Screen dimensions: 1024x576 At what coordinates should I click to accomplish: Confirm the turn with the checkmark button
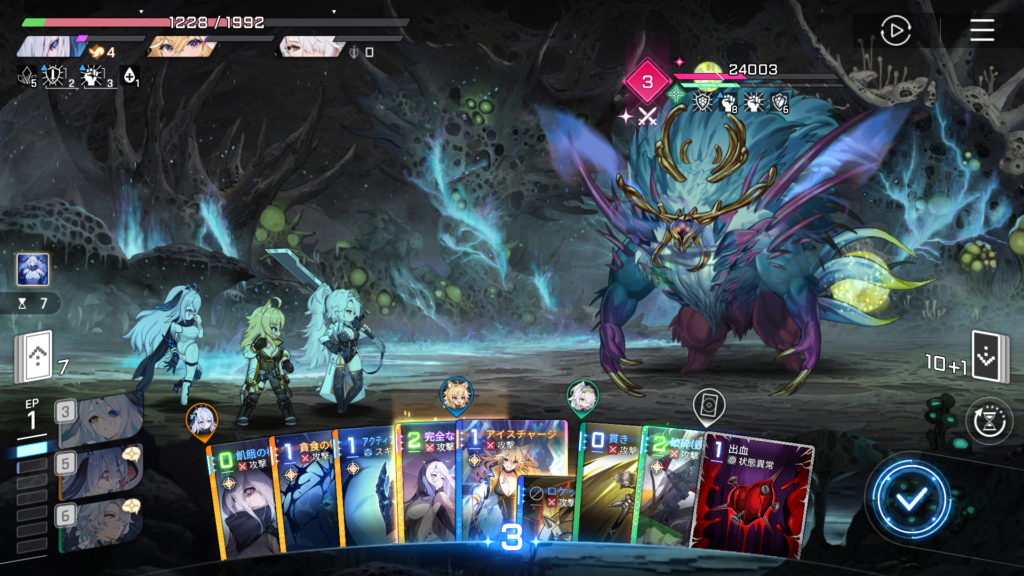pyautogui.click(x=909, y=500)
